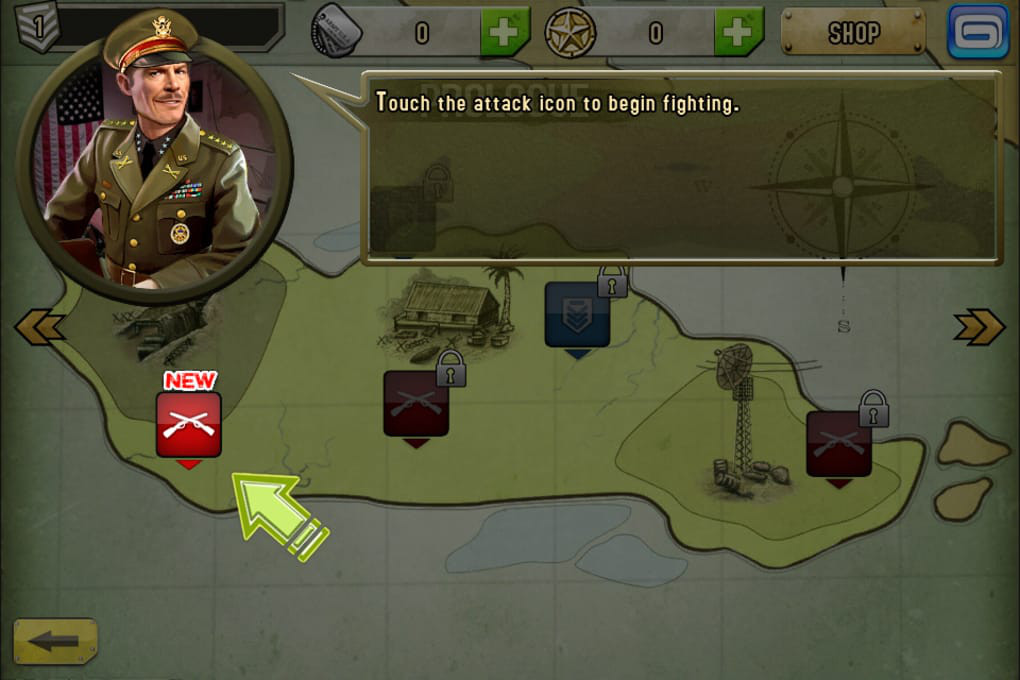
Task: Select the locked mission near the radar tower
Action: (x=839, y=443)
